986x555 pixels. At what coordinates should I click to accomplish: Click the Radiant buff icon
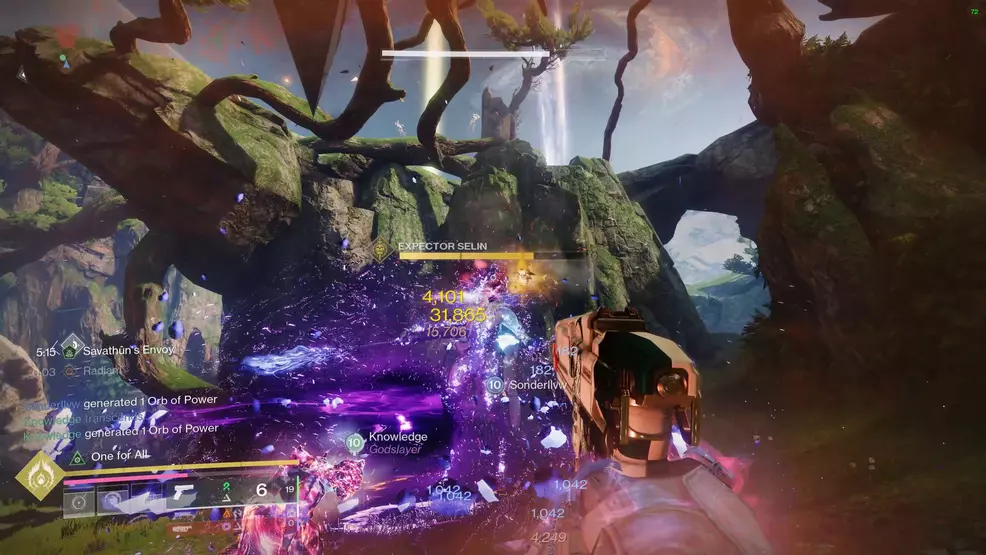(x=69, y=370)
